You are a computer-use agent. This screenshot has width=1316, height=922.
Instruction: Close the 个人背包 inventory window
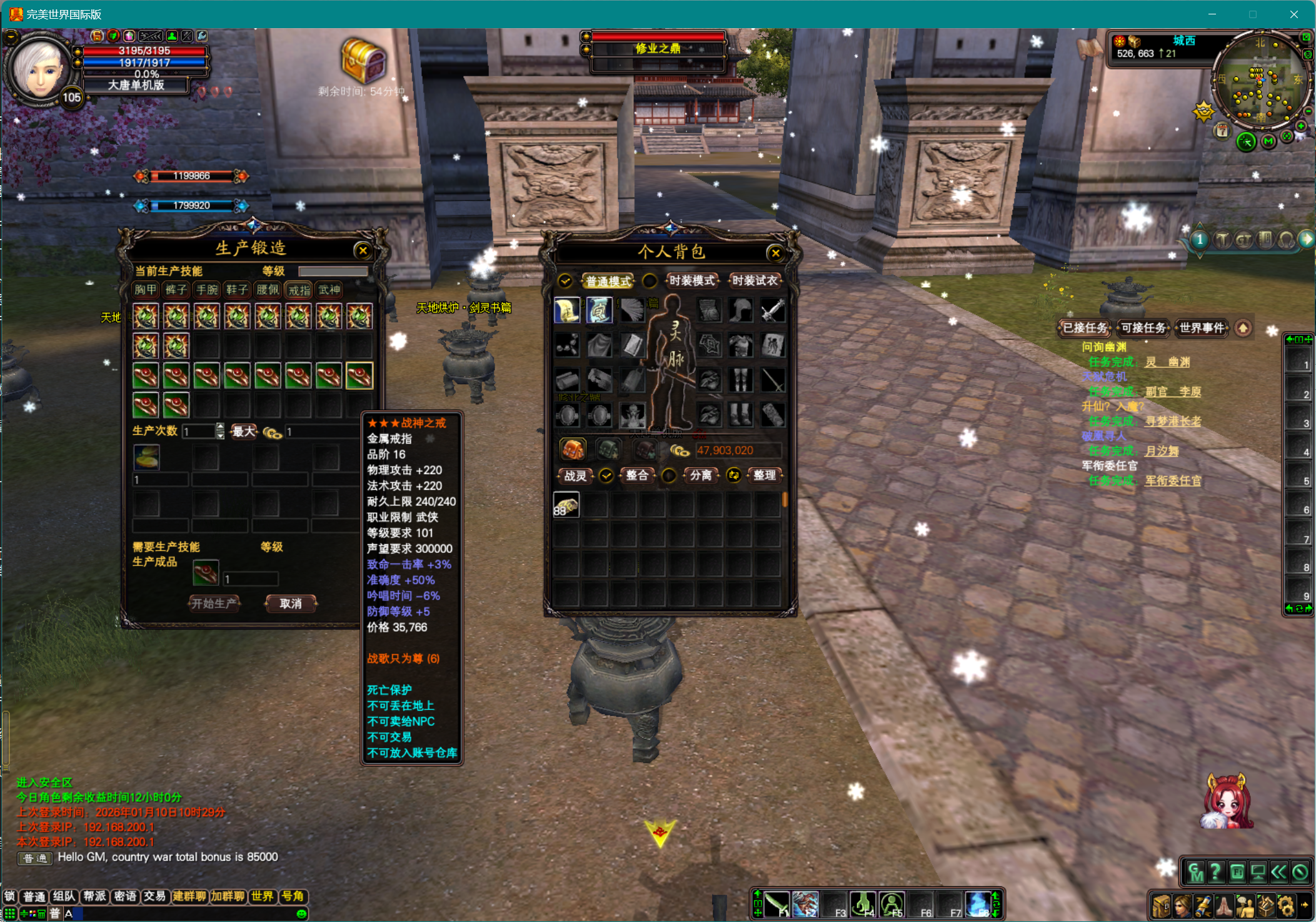775,253
